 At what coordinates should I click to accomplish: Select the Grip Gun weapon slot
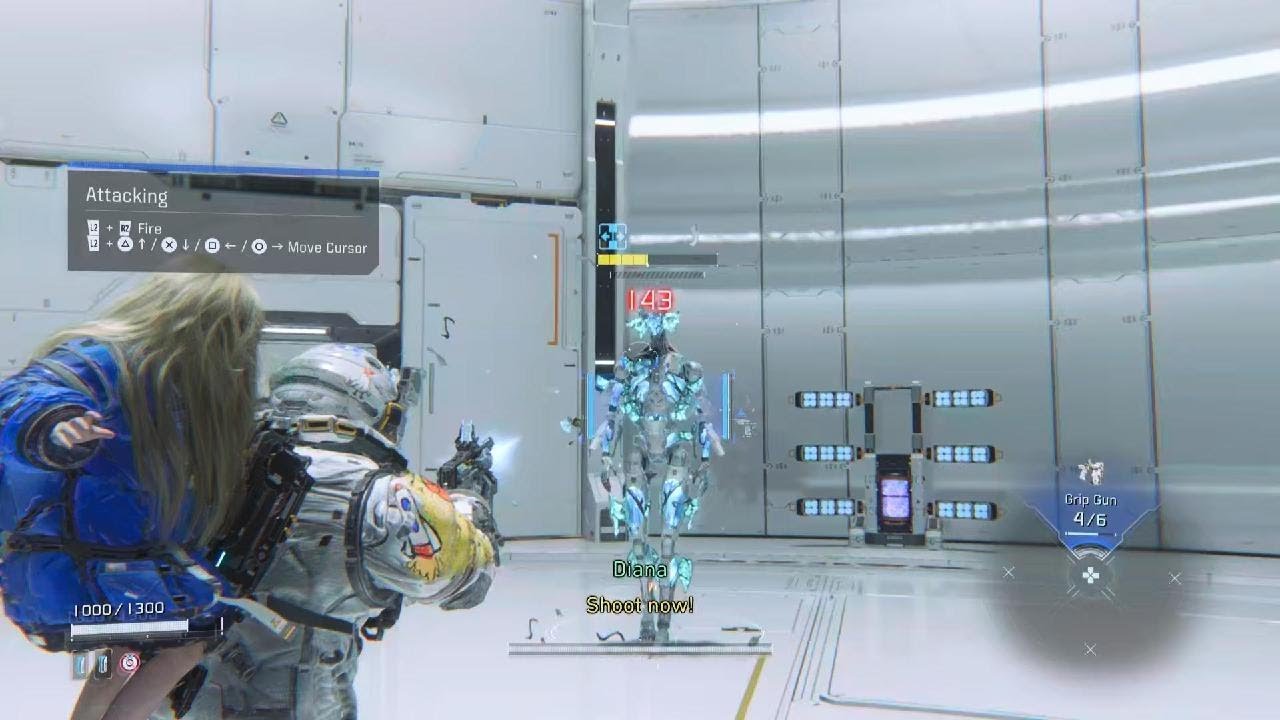pos(1090,510)
